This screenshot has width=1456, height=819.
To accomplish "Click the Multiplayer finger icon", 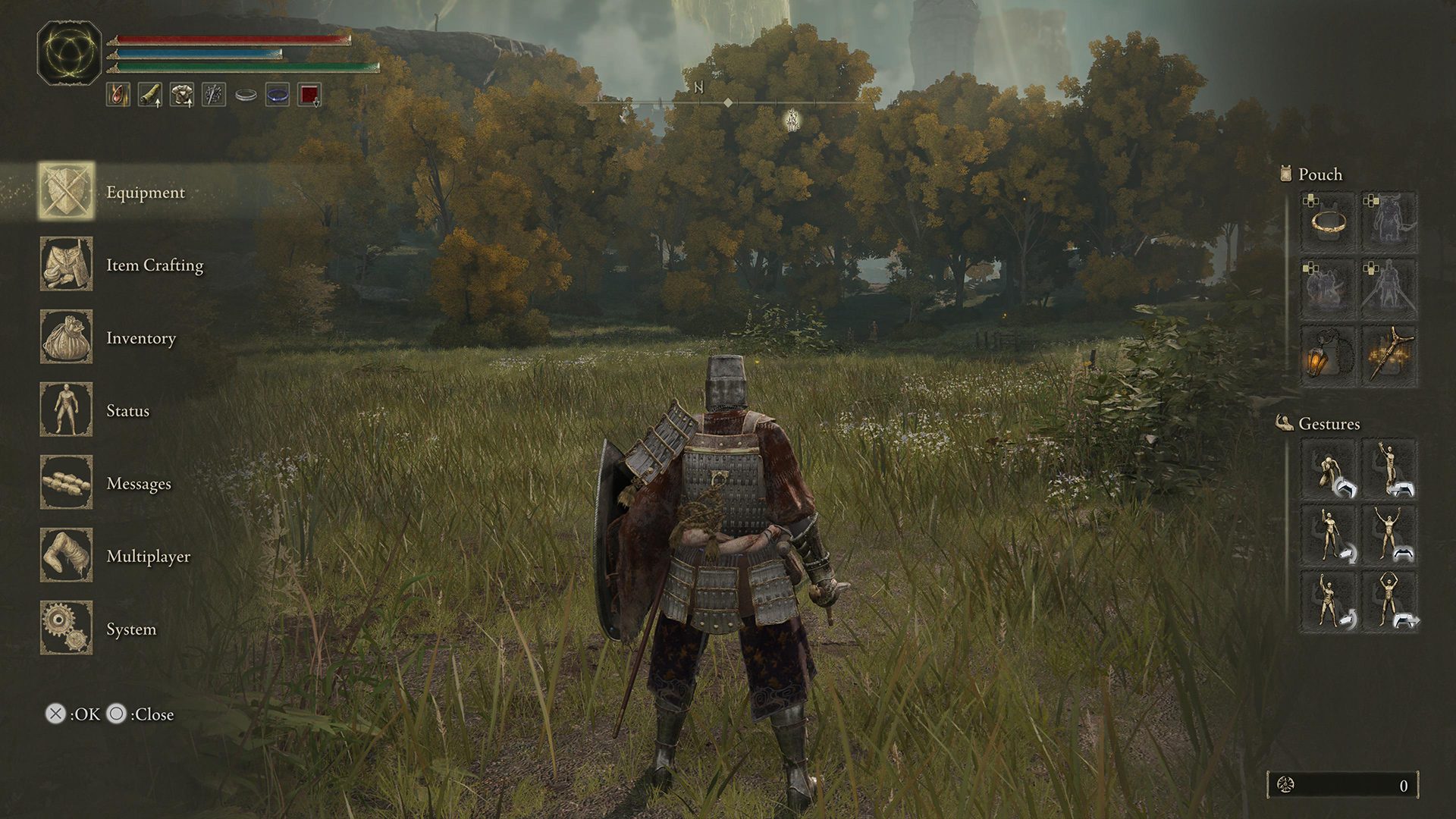I will 66,556.
